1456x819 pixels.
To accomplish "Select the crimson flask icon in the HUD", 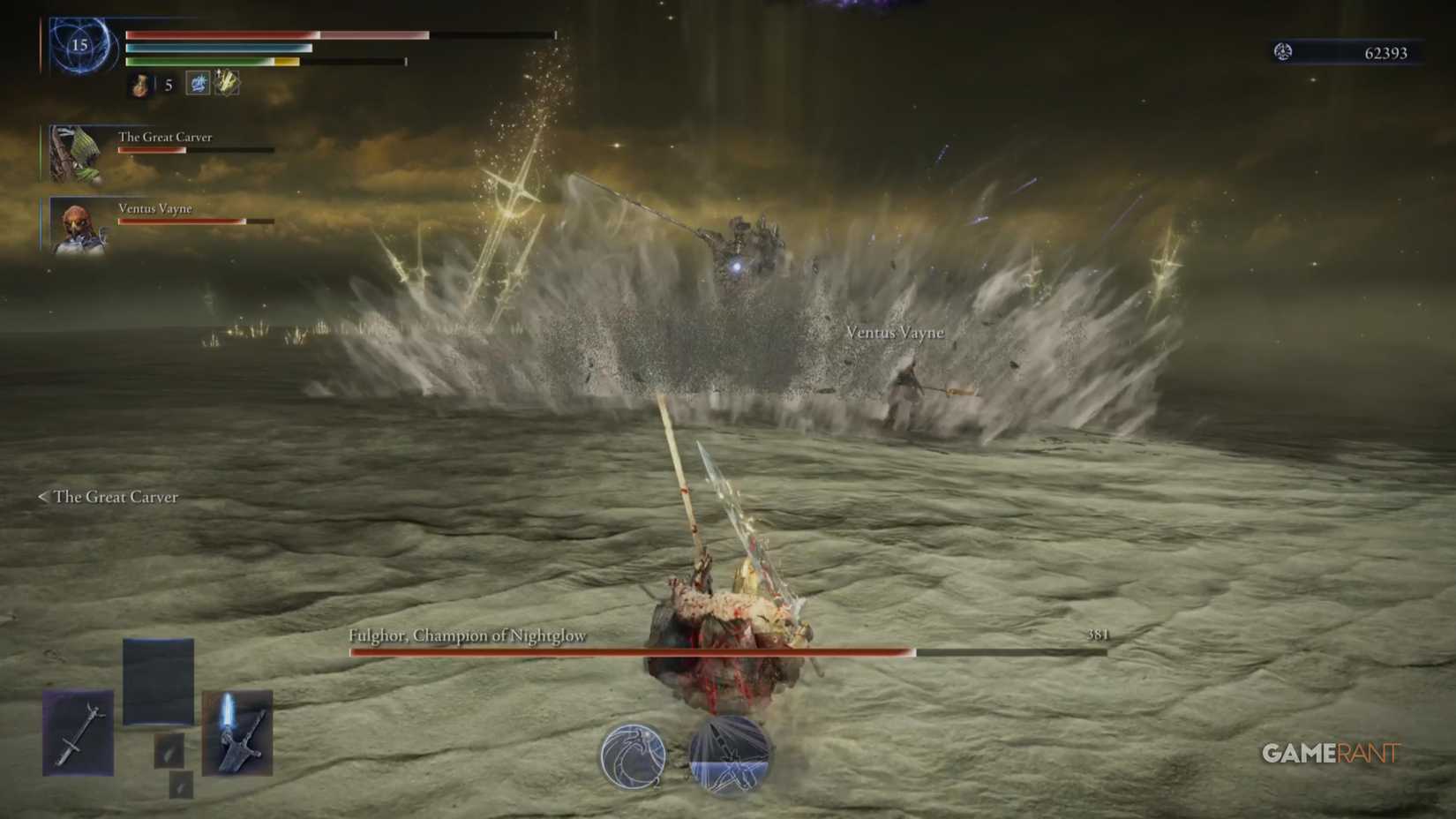I will tap(139, 86).
